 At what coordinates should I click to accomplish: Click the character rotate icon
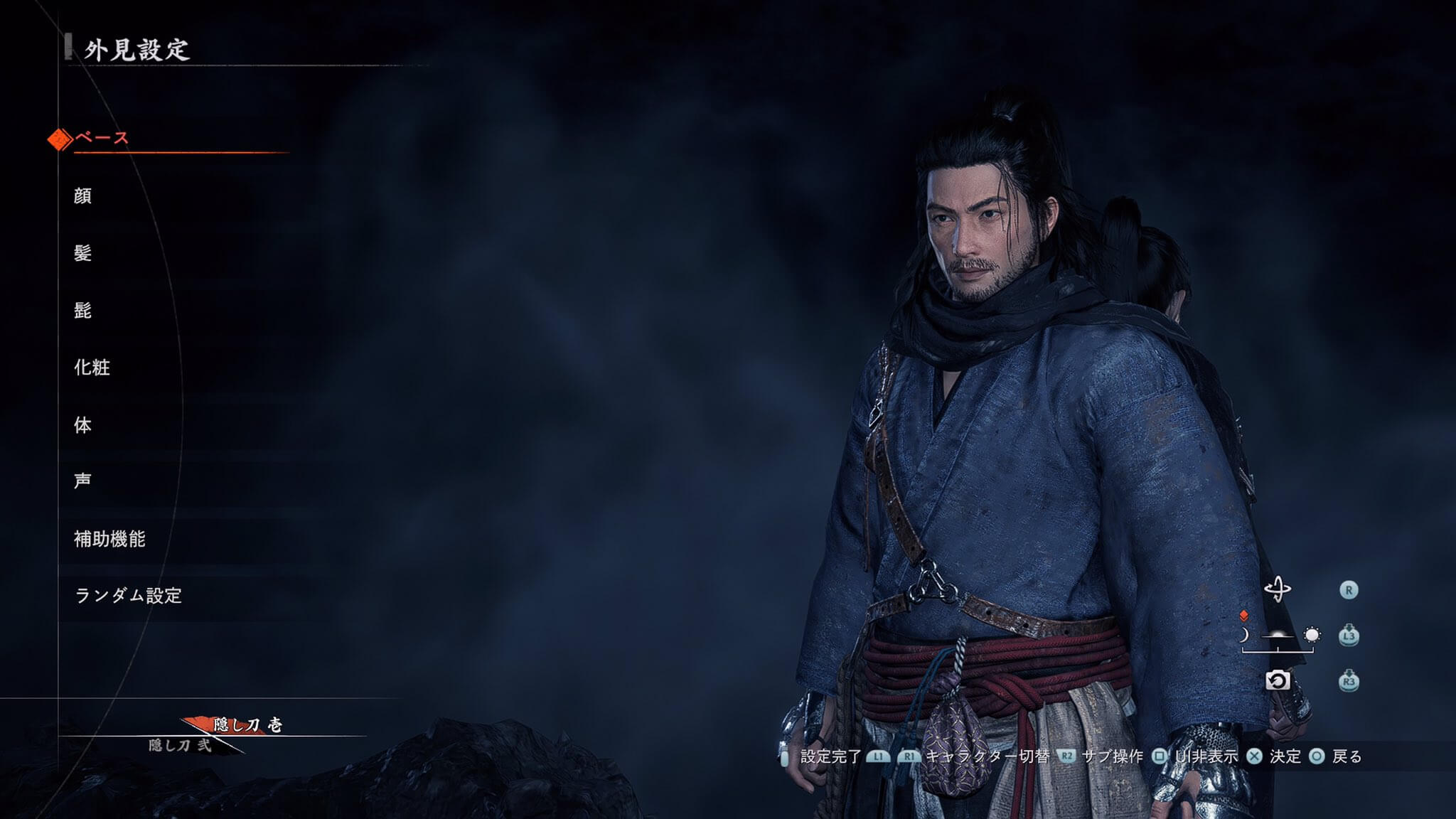click(1277, 589)
